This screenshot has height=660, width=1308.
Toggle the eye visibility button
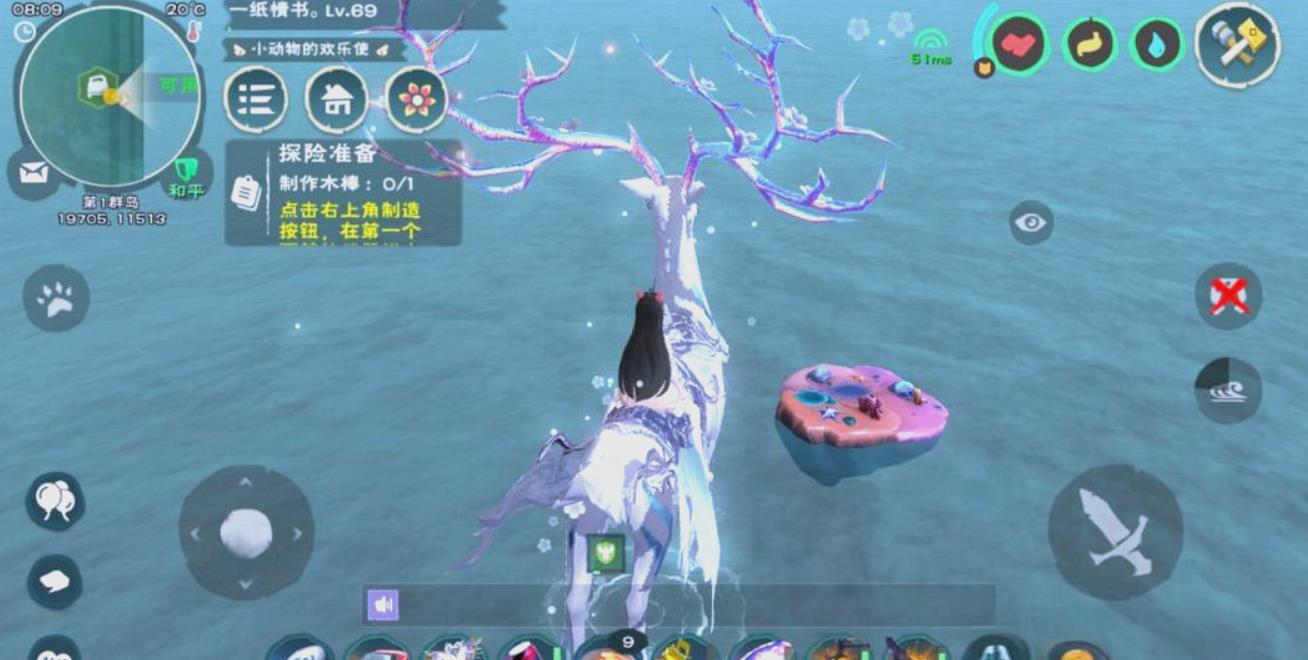click(x=1031, y=222)
